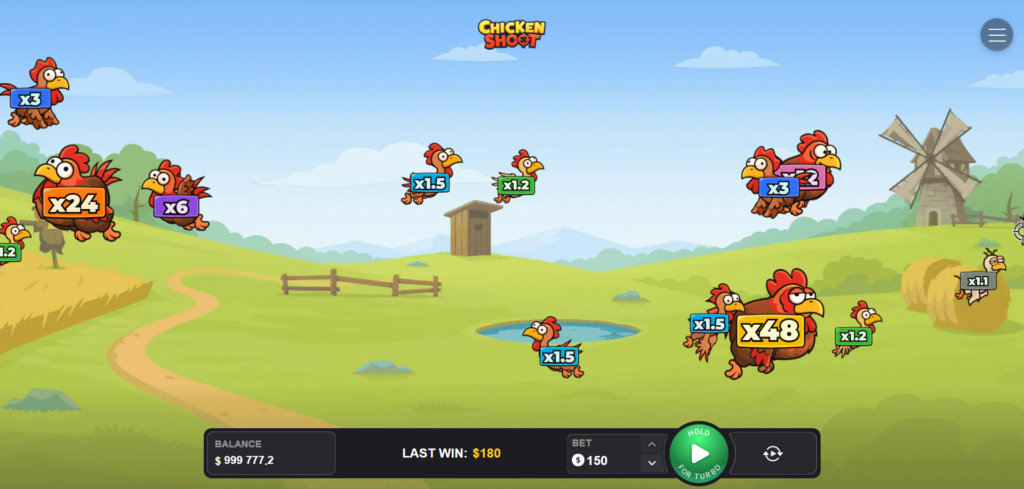The width and height of the screenshot is (1024, 489).
Task: Click the green play button
Action: tap(699, 453)
